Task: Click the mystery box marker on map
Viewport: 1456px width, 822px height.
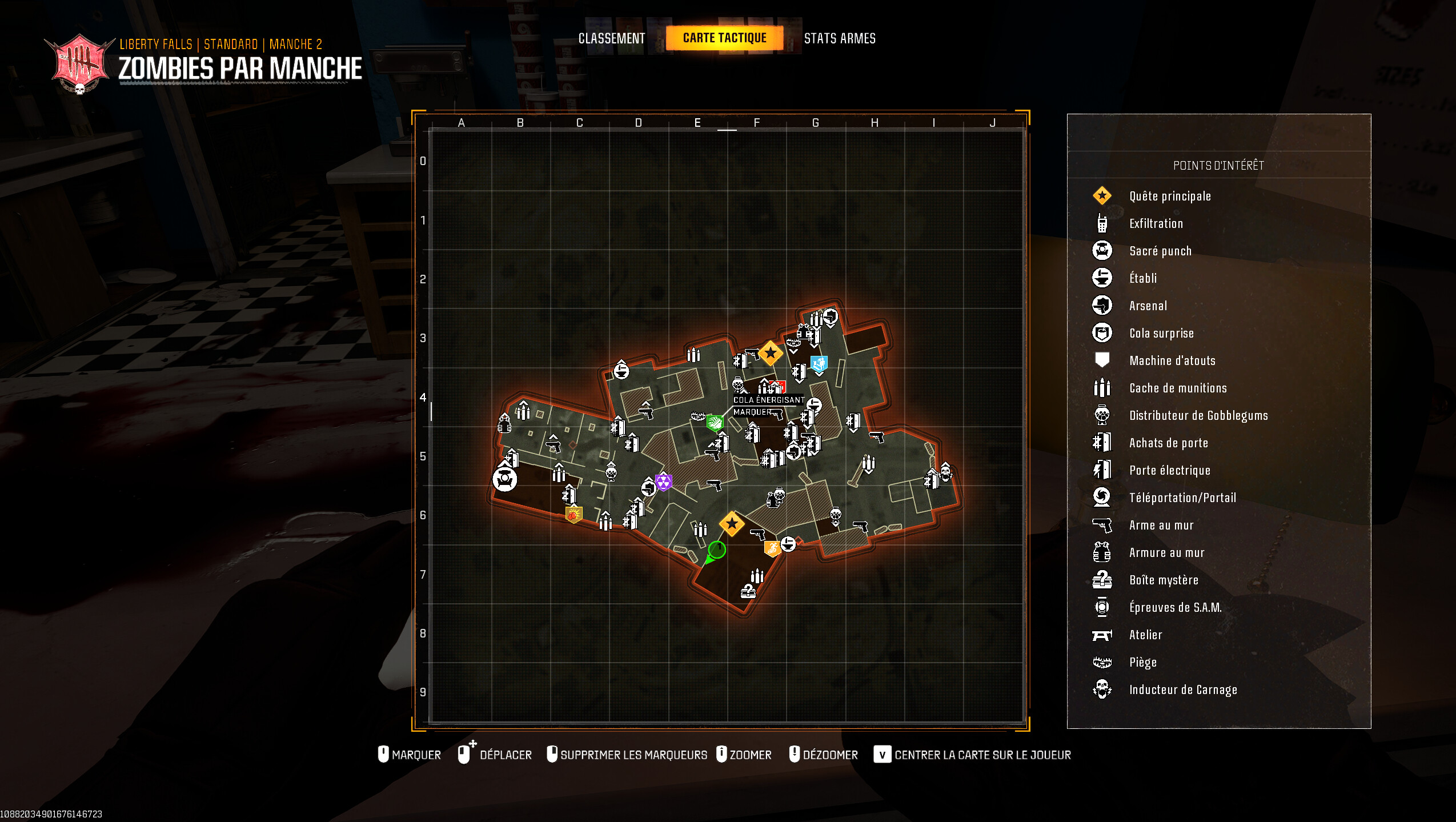Action: pos(748,591)
